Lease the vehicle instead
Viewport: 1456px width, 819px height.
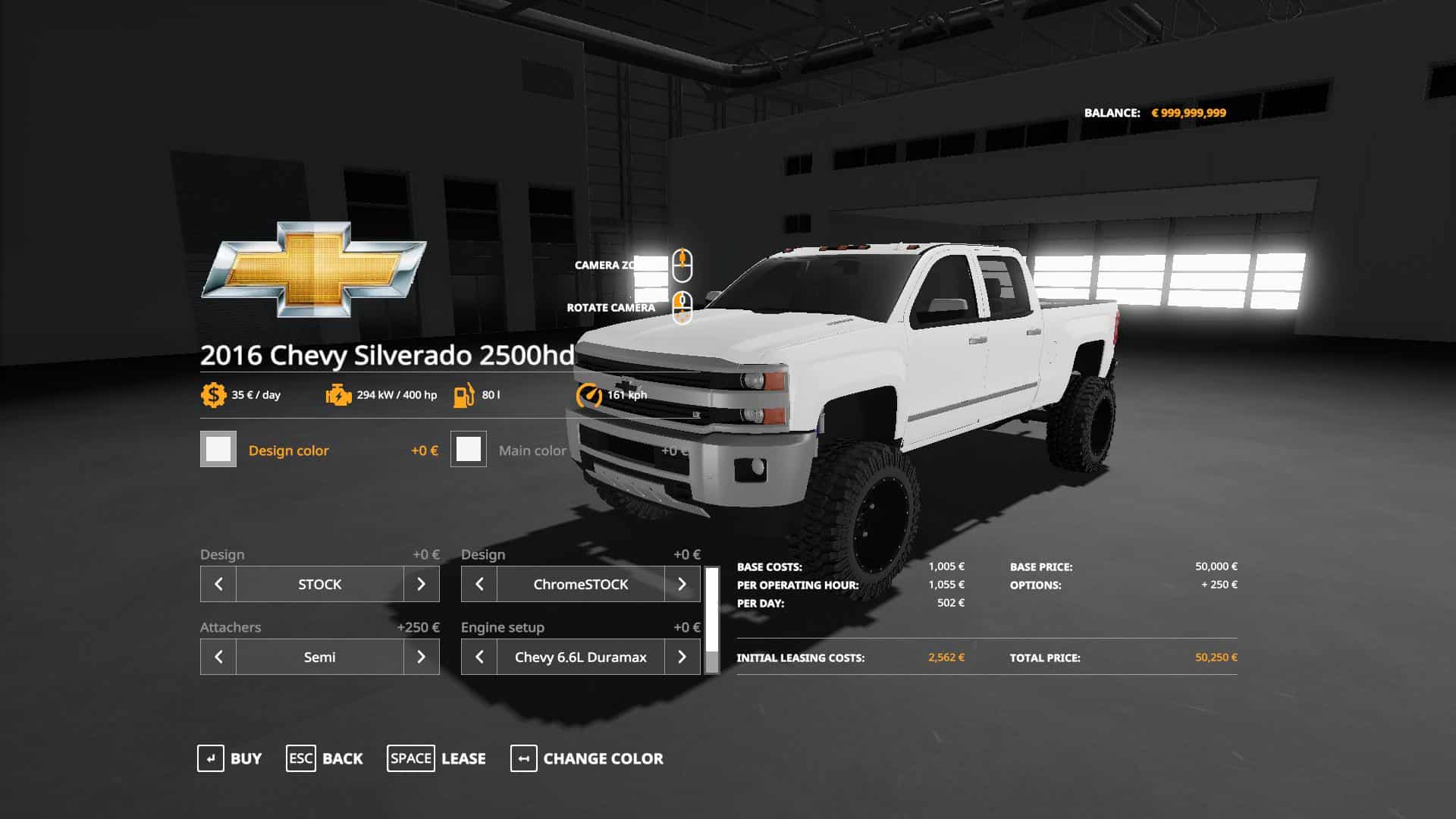click(437, 758)
